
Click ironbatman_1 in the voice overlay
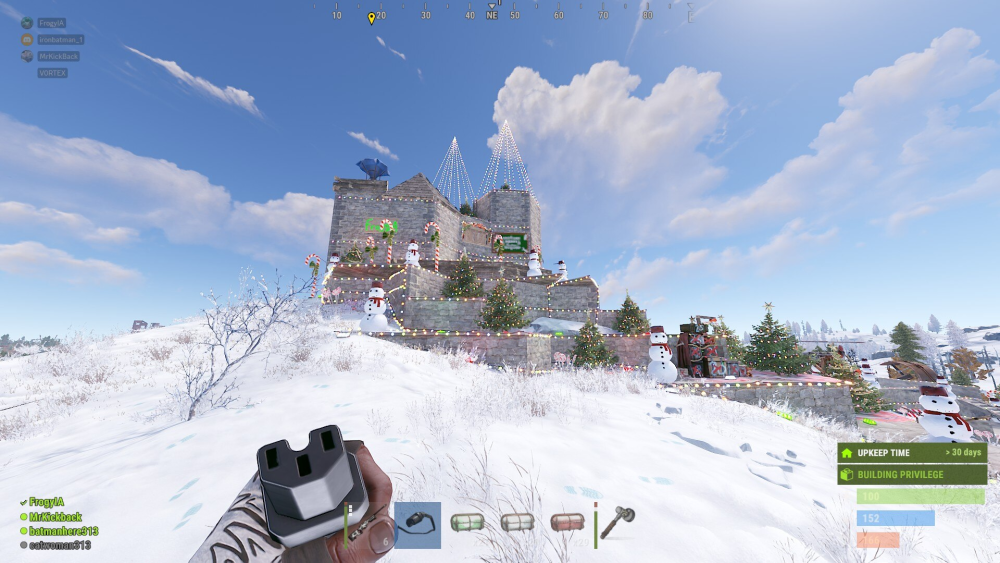(60, 40)
